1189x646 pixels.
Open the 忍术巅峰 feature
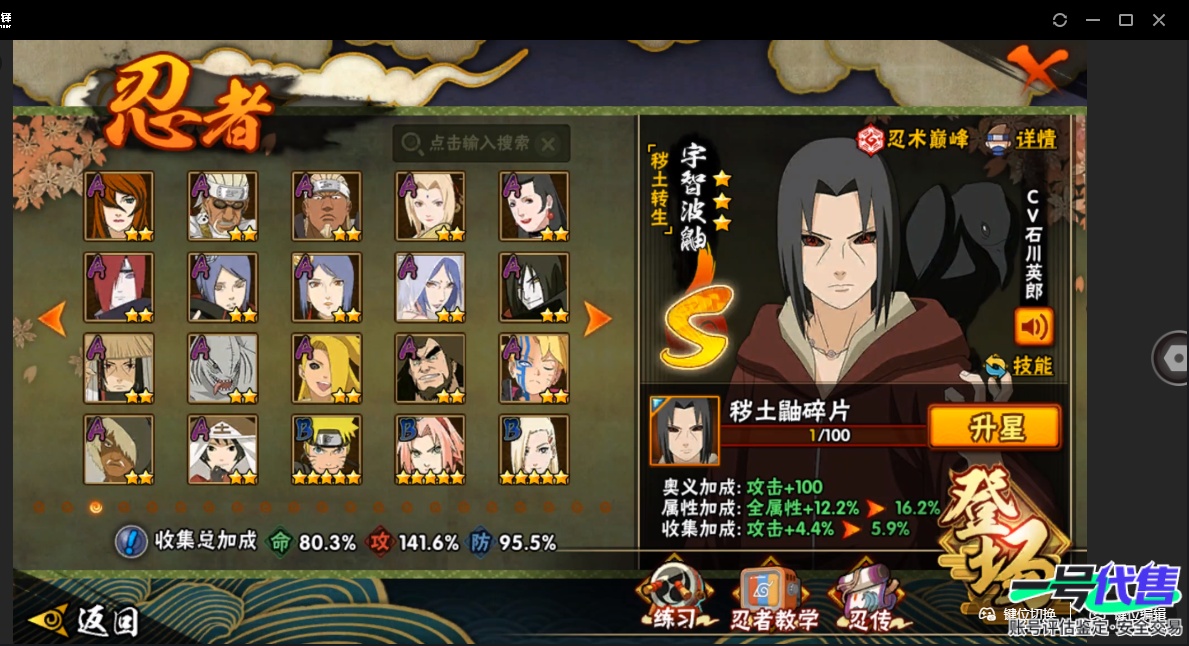[x=914, y=140]
